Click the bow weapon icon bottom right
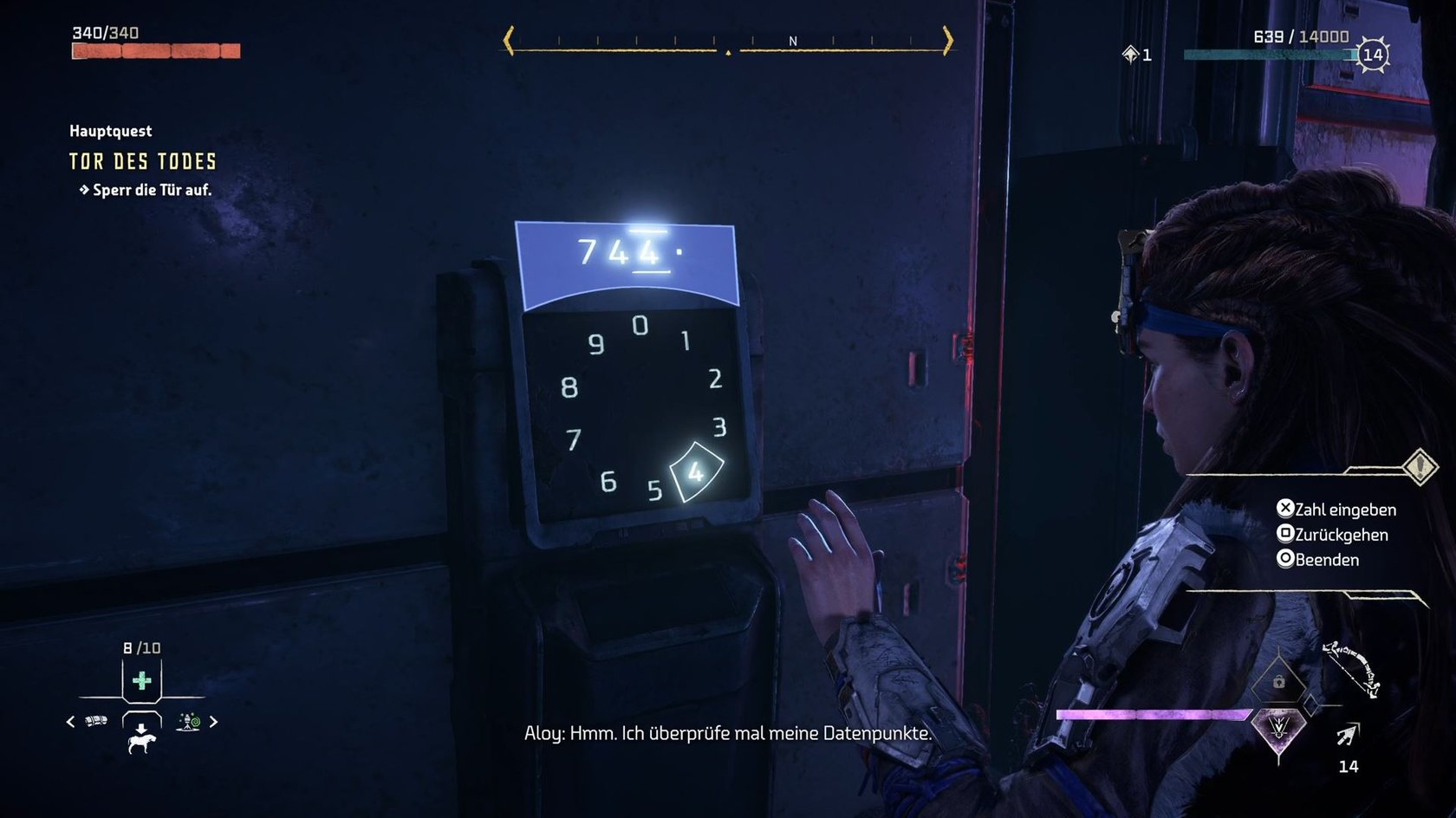 tap(1349, 667)
